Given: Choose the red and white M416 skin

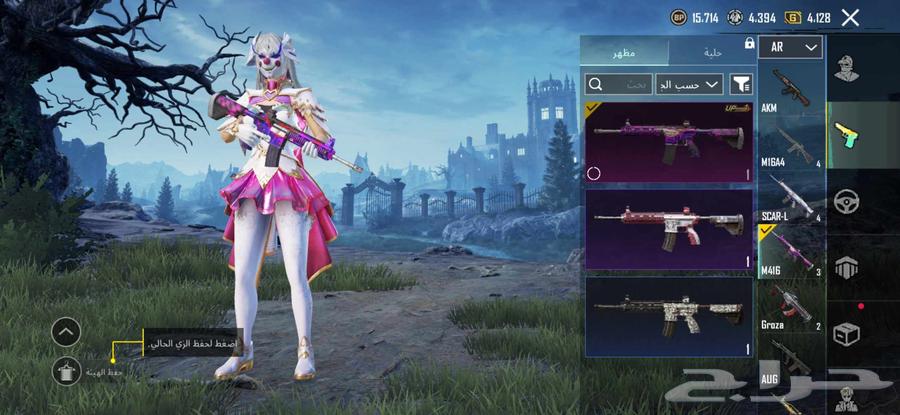Looking at the screenshot, I should [668, 229].
